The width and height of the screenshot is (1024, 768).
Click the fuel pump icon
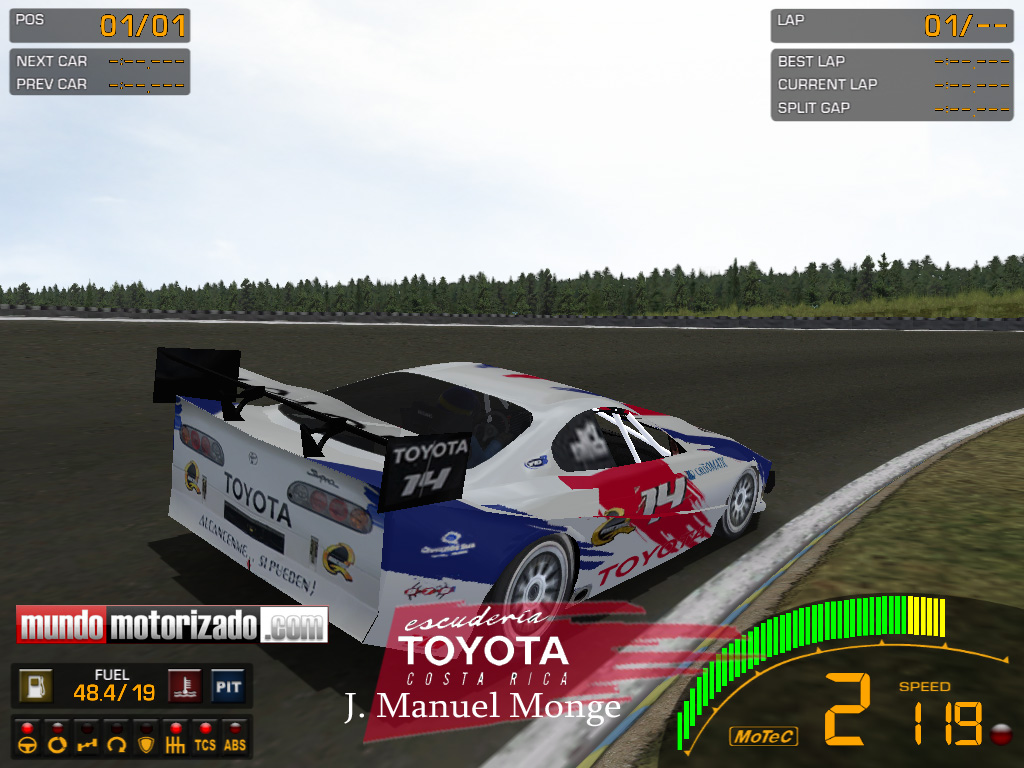point(37,686)
